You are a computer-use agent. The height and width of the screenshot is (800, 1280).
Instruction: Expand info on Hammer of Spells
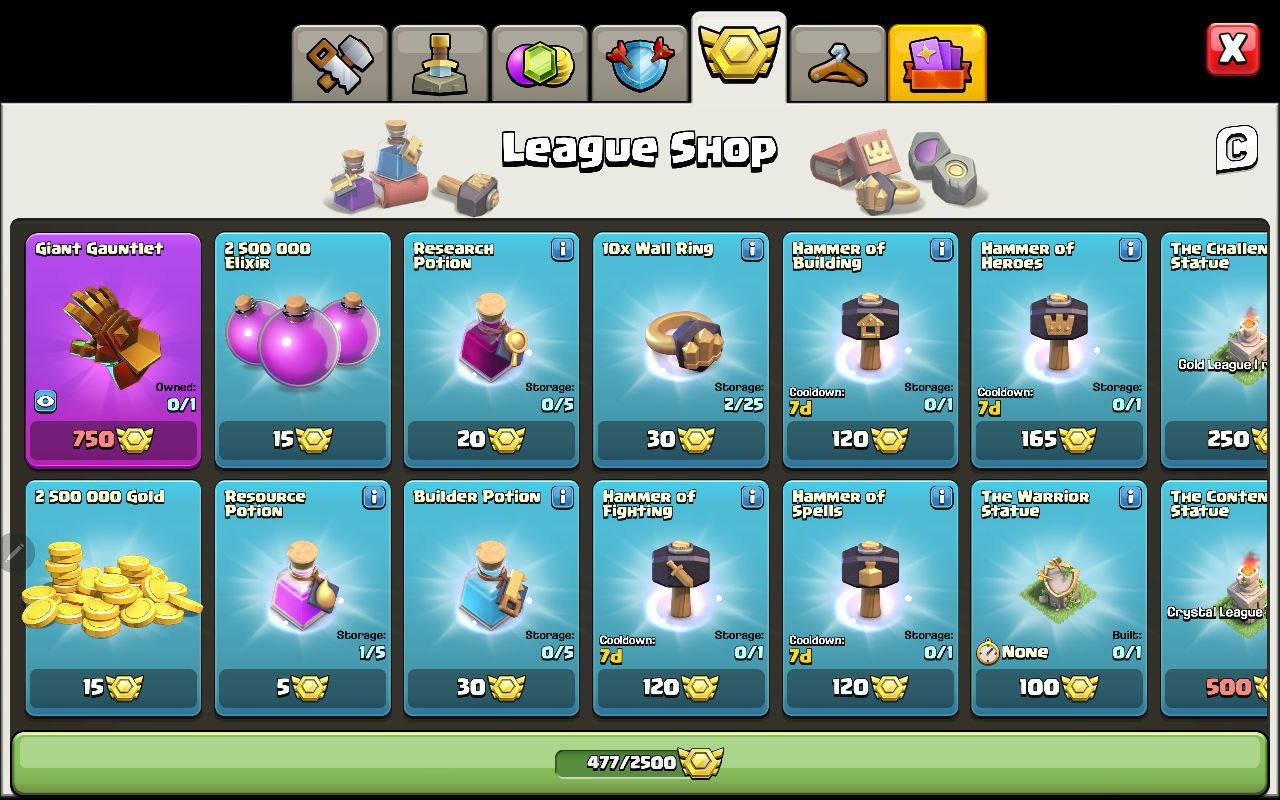[x=940, y=498]
